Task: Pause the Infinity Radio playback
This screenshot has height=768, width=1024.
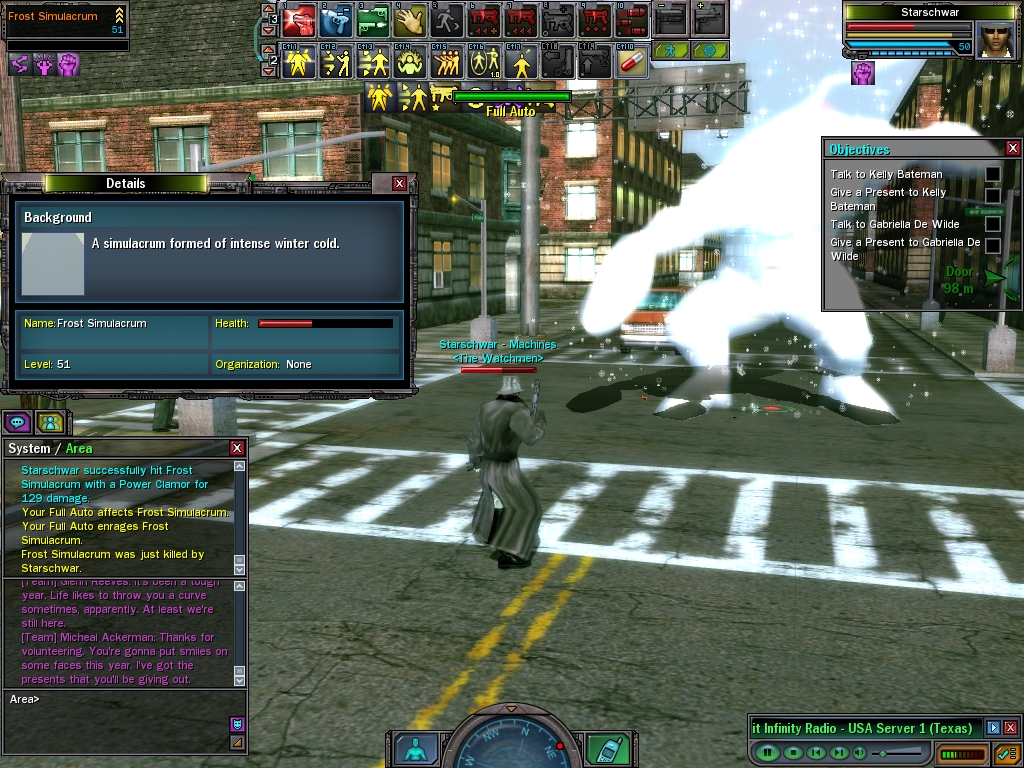Action: click(x=769, y=752)
